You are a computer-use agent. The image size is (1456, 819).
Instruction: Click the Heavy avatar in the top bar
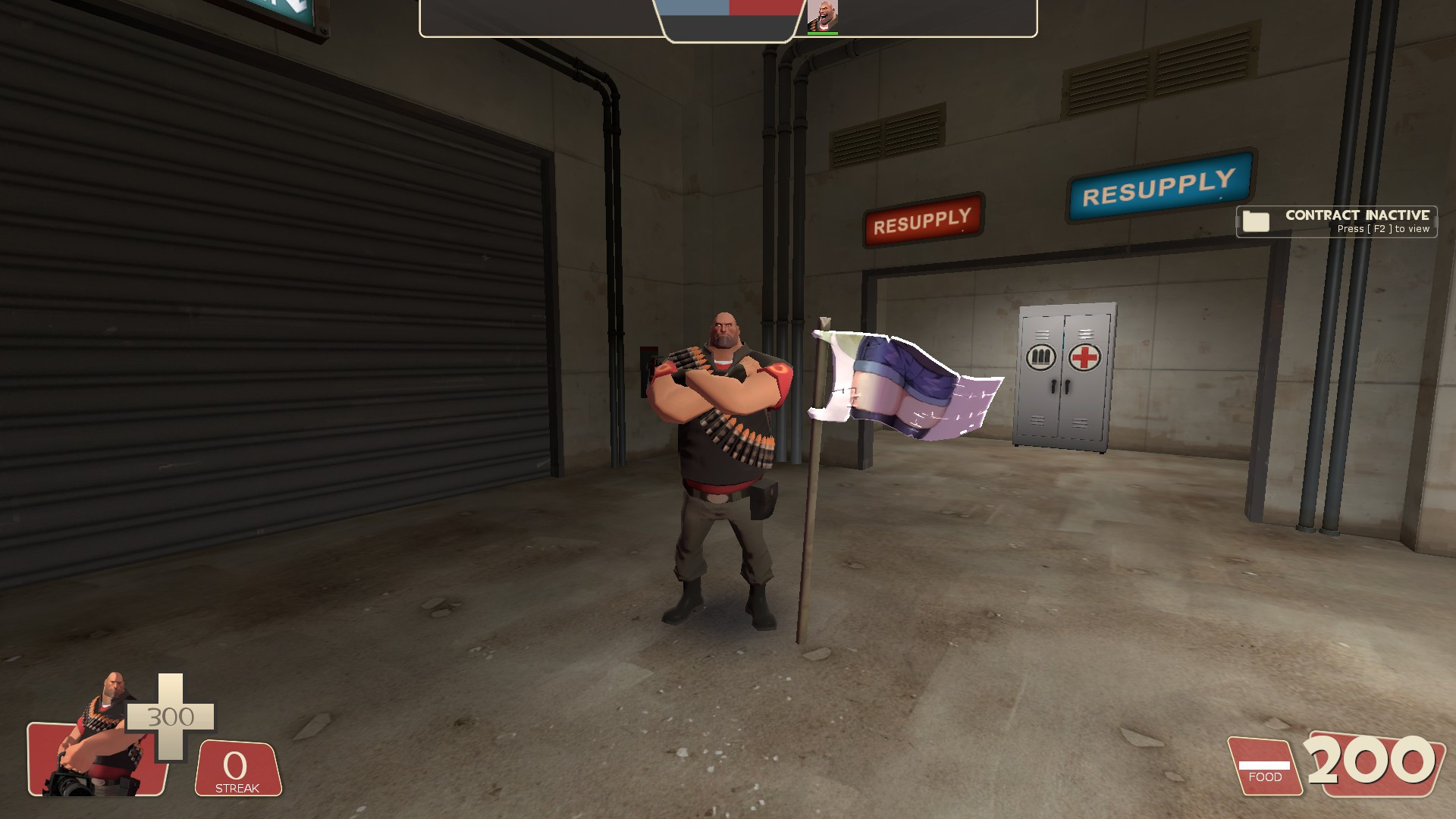coord(824,14)
